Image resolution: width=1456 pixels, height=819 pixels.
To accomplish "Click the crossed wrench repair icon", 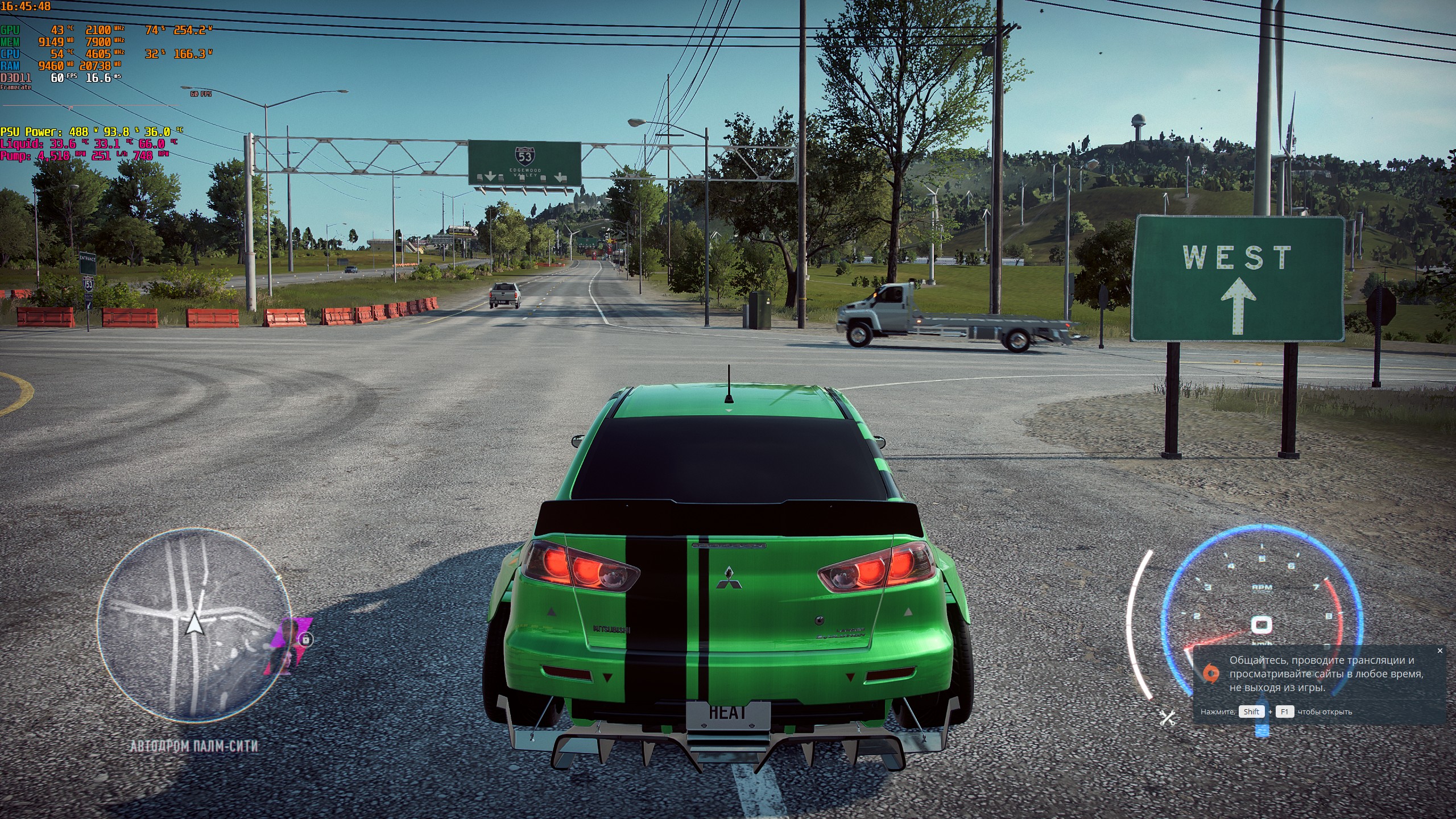I will (1167, 717).
